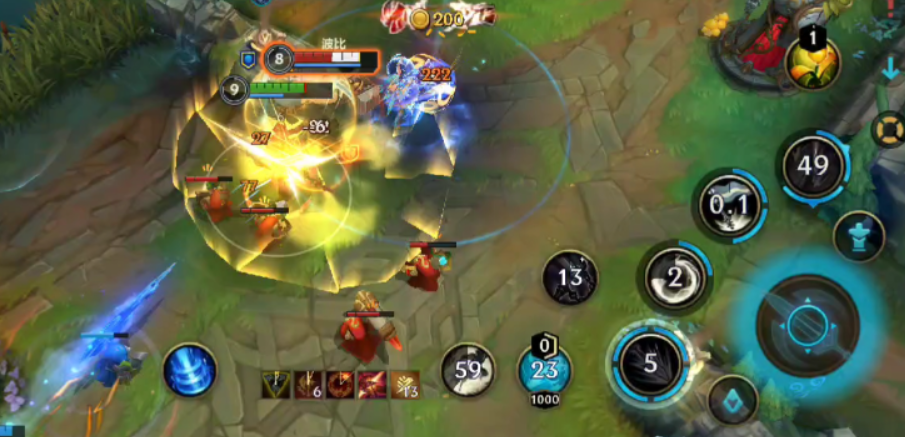
Task: Tap the main basic attack button
Action: tap(806, 325)
